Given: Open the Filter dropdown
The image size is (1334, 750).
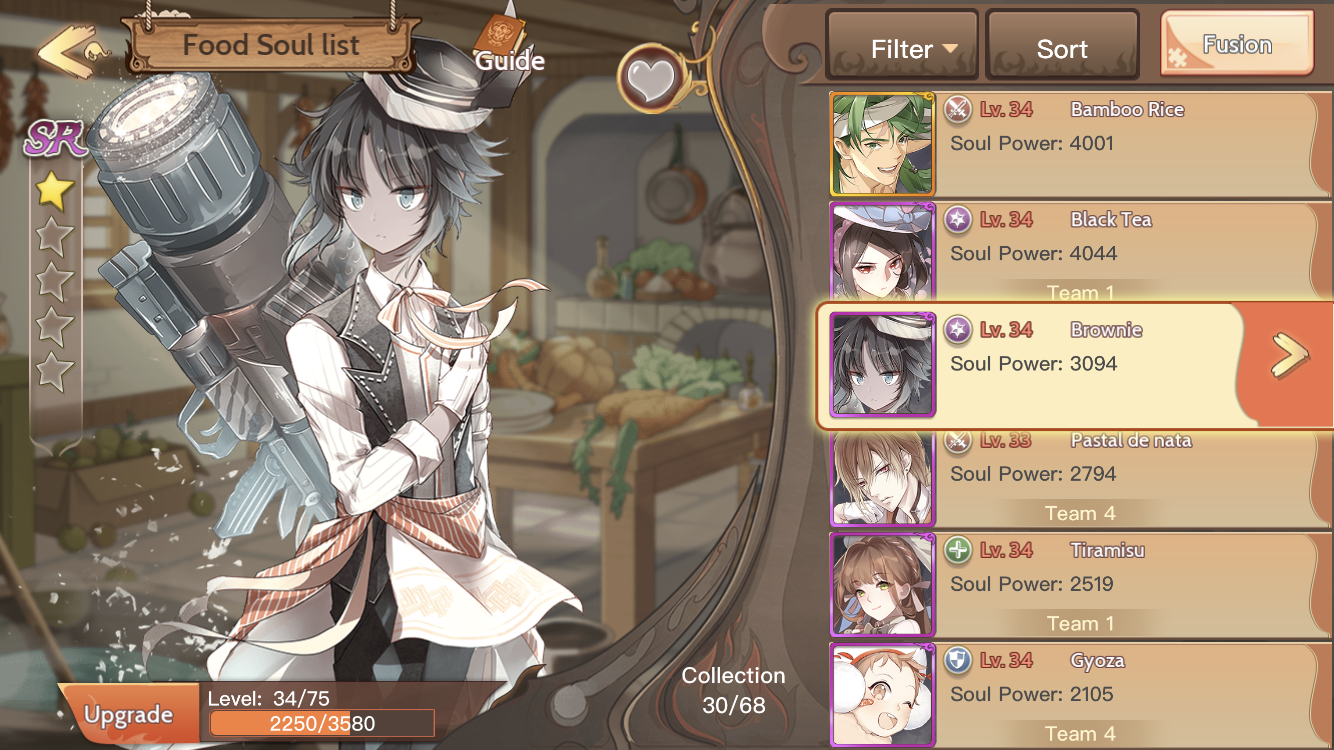Looking at the screenshot, I should pyautogui.click(x=902, y=47).
